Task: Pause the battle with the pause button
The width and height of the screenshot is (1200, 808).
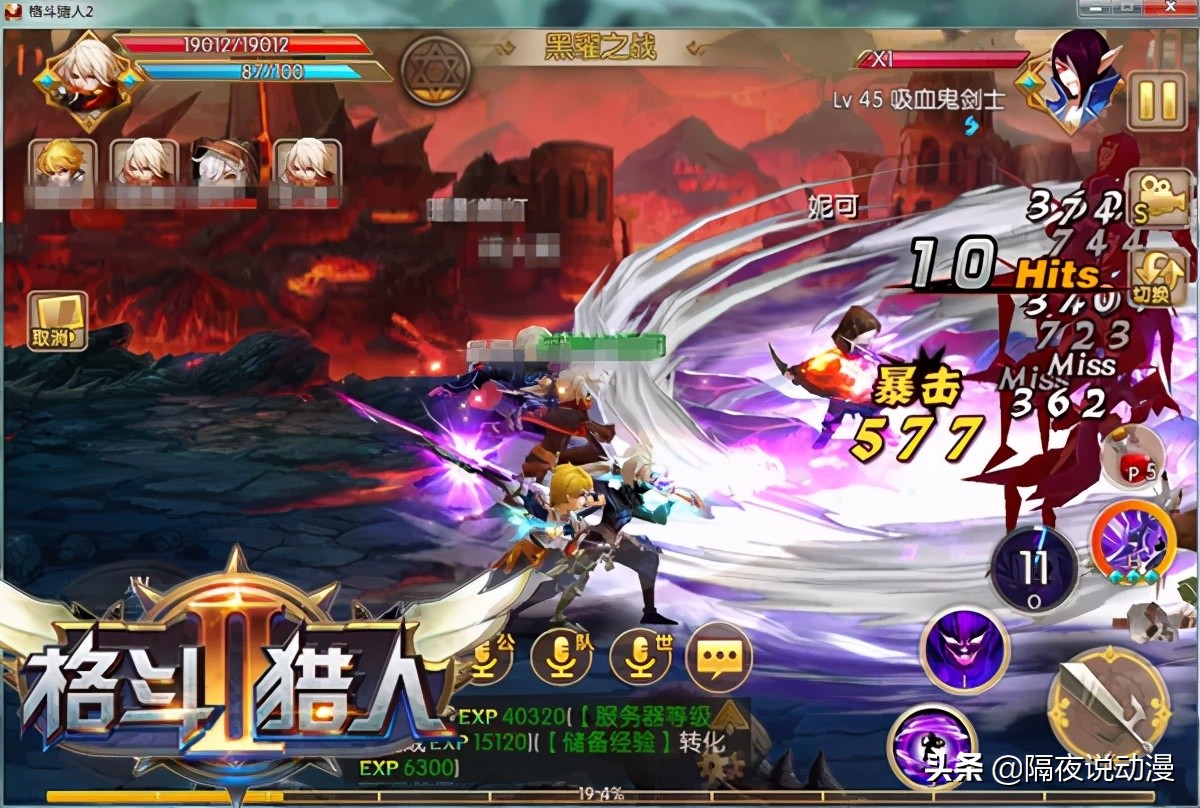Action: point(1157,100)
